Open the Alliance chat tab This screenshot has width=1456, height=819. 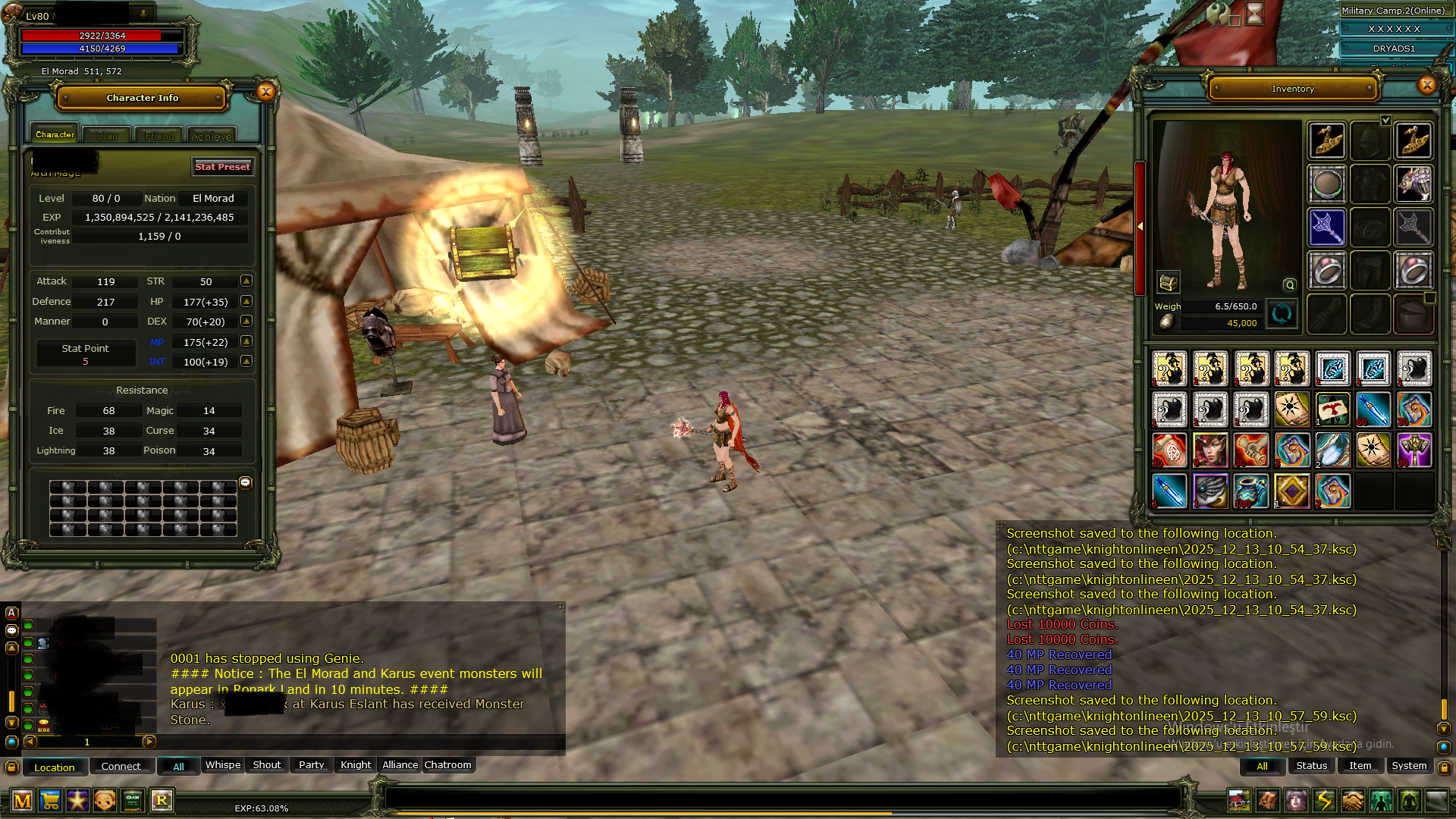[x=400, y=765]
